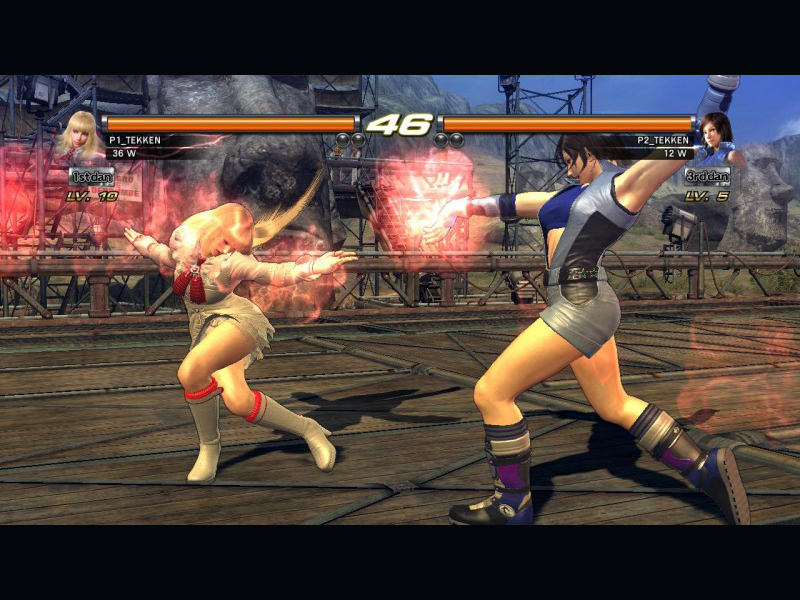This screenshot has height=600, width=800.
Task: Select the 3rd dan rank badge
Action: pyautogui.click(x=707, y=176)
